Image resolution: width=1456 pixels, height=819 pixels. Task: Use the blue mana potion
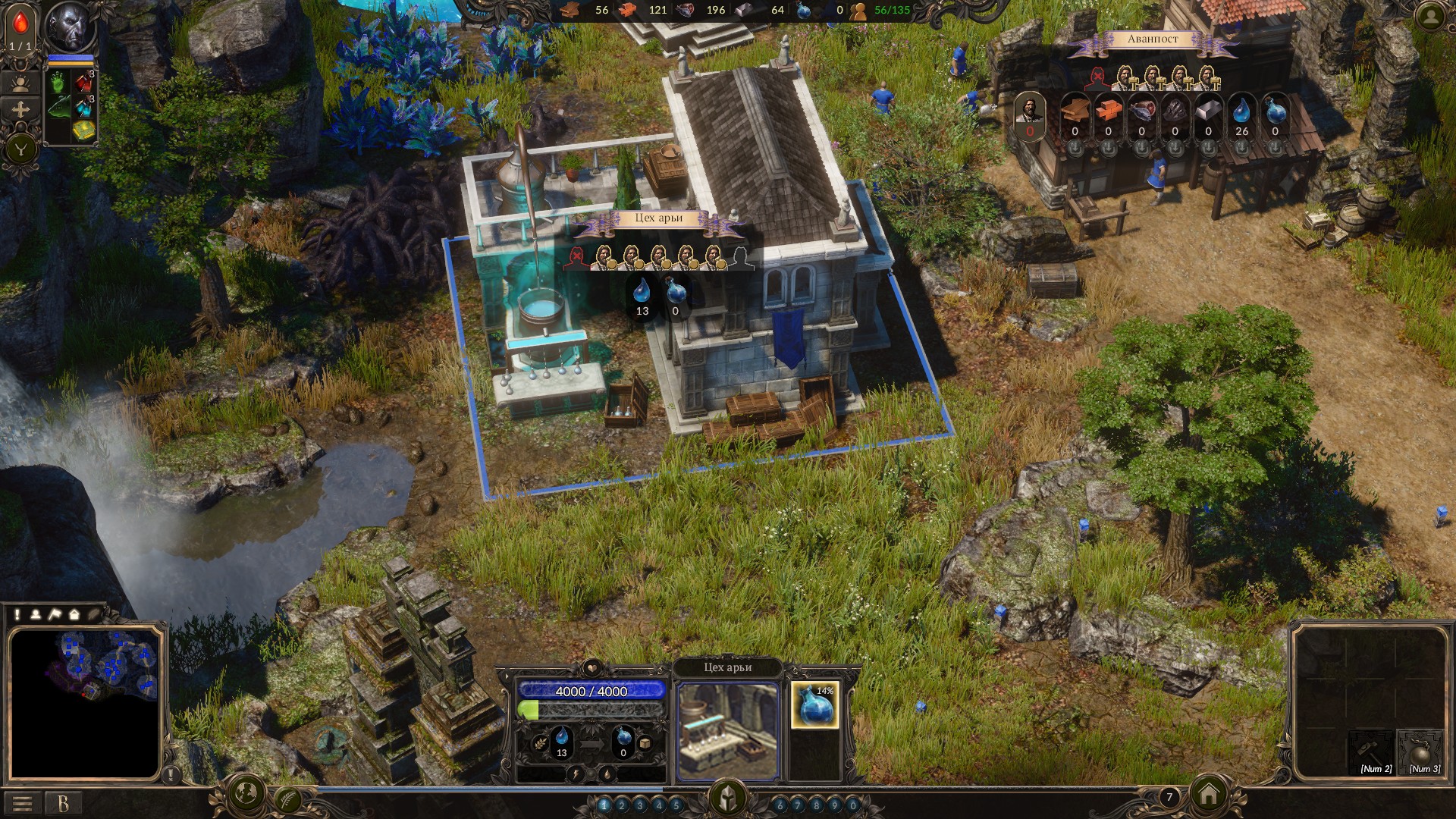pyautogui.click(x=83, y=107)
